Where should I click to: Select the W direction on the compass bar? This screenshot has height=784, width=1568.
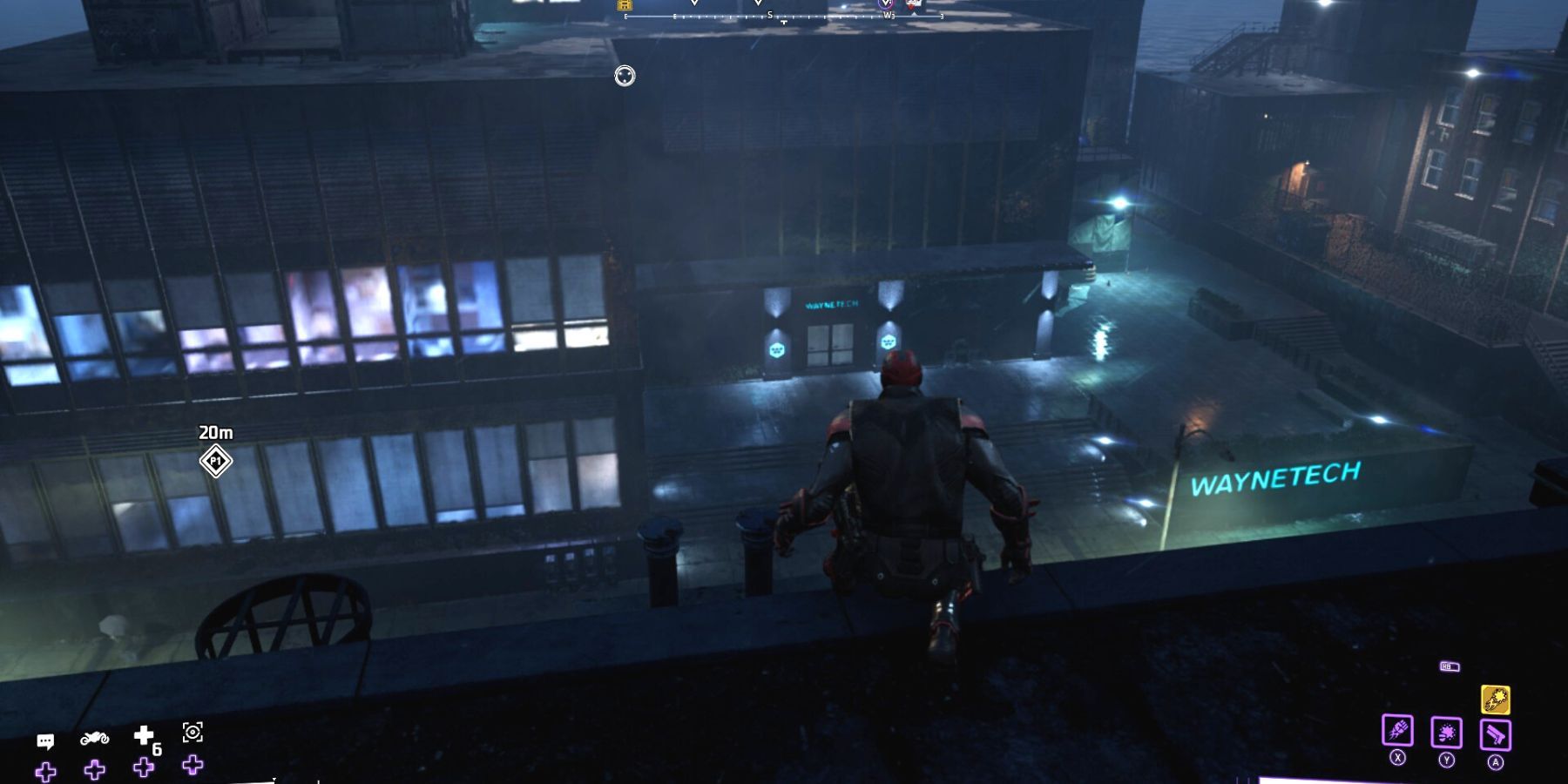click(888, 15)
